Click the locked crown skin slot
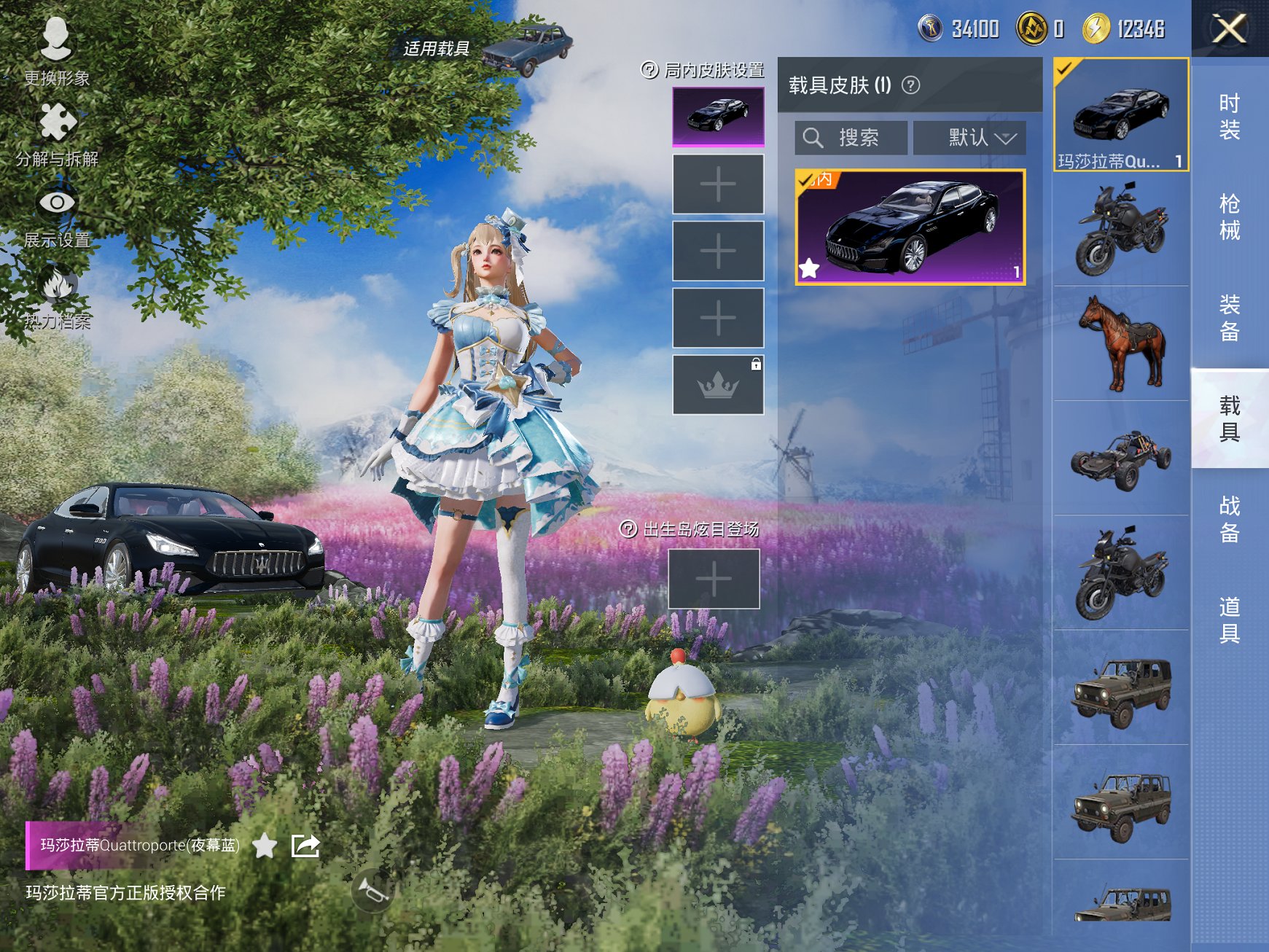 point(718,385)
